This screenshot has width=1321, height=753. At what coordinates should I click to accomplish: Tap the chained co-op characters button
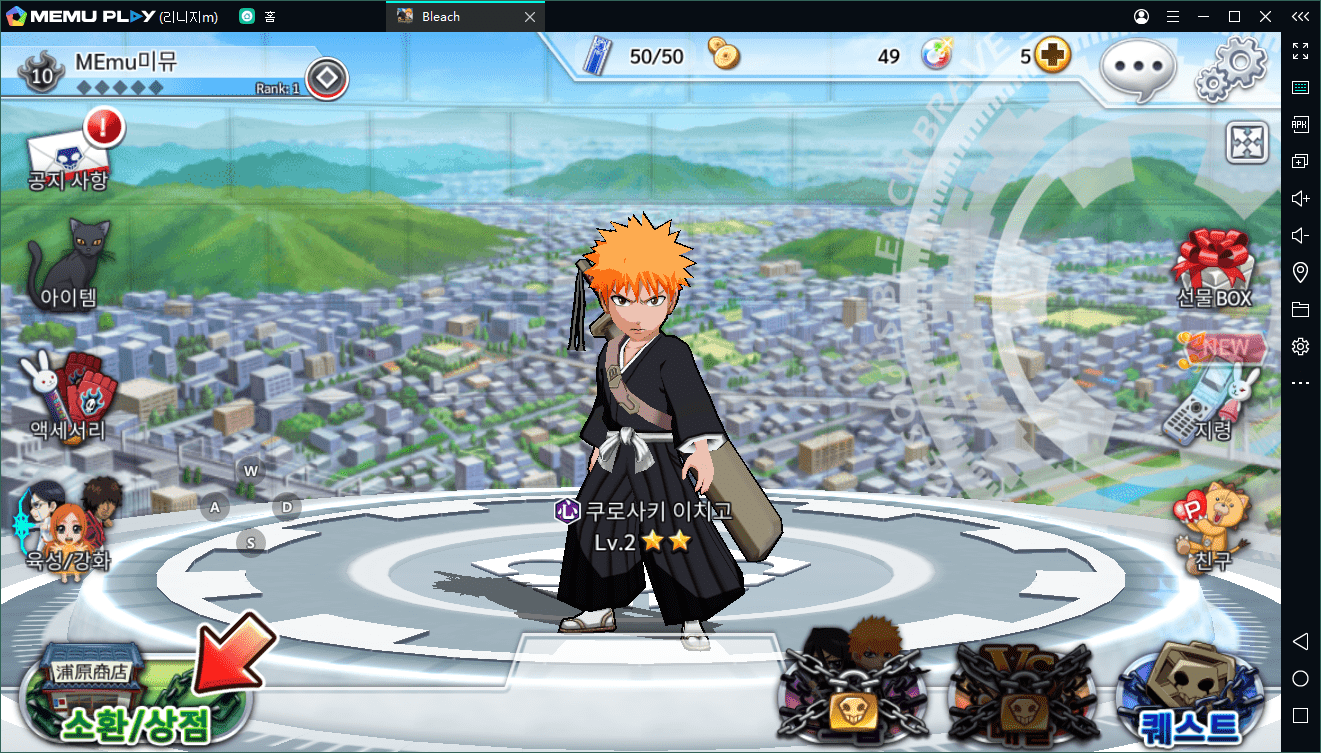(853, 690)
